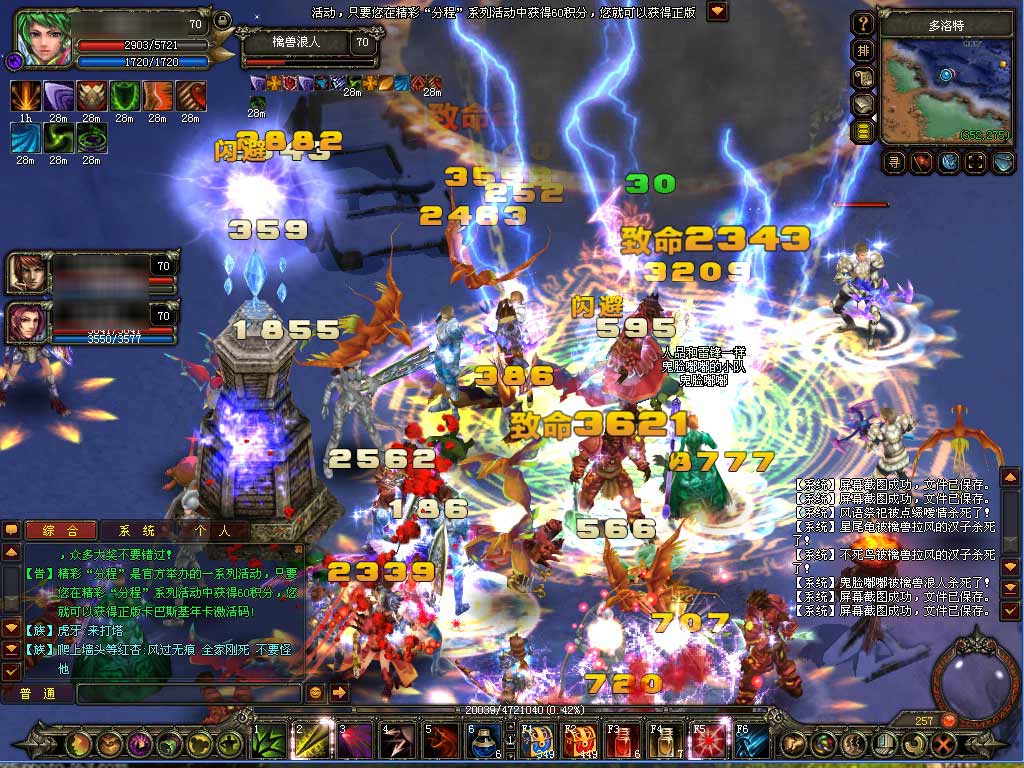
Task: Switch to the 个人 chat tab
Action: click(x=205, y=531)
